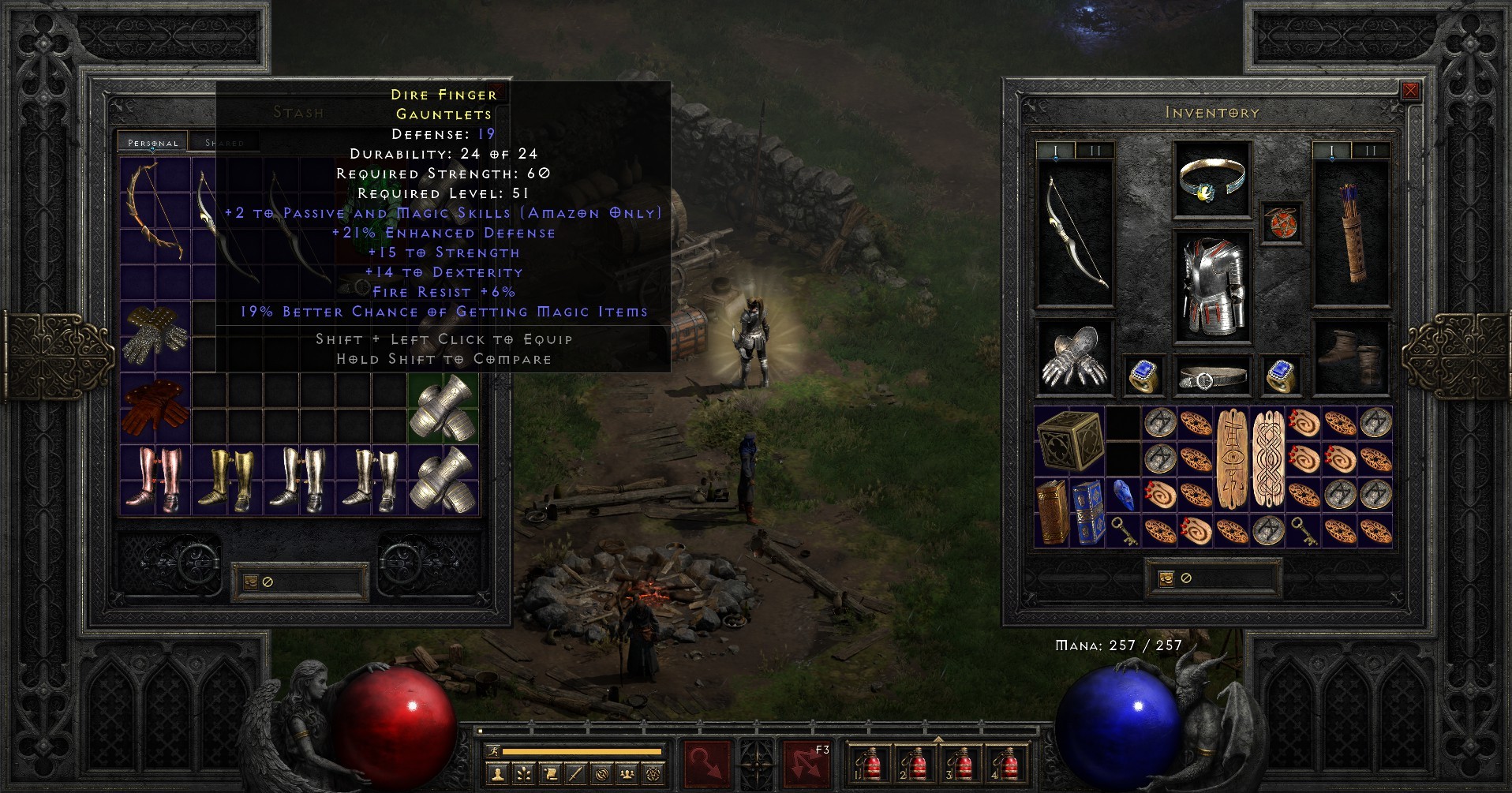Screen dimensions: 1512x793
Task: Click the sword icon on the action bar
Action: tap(576, 773)
